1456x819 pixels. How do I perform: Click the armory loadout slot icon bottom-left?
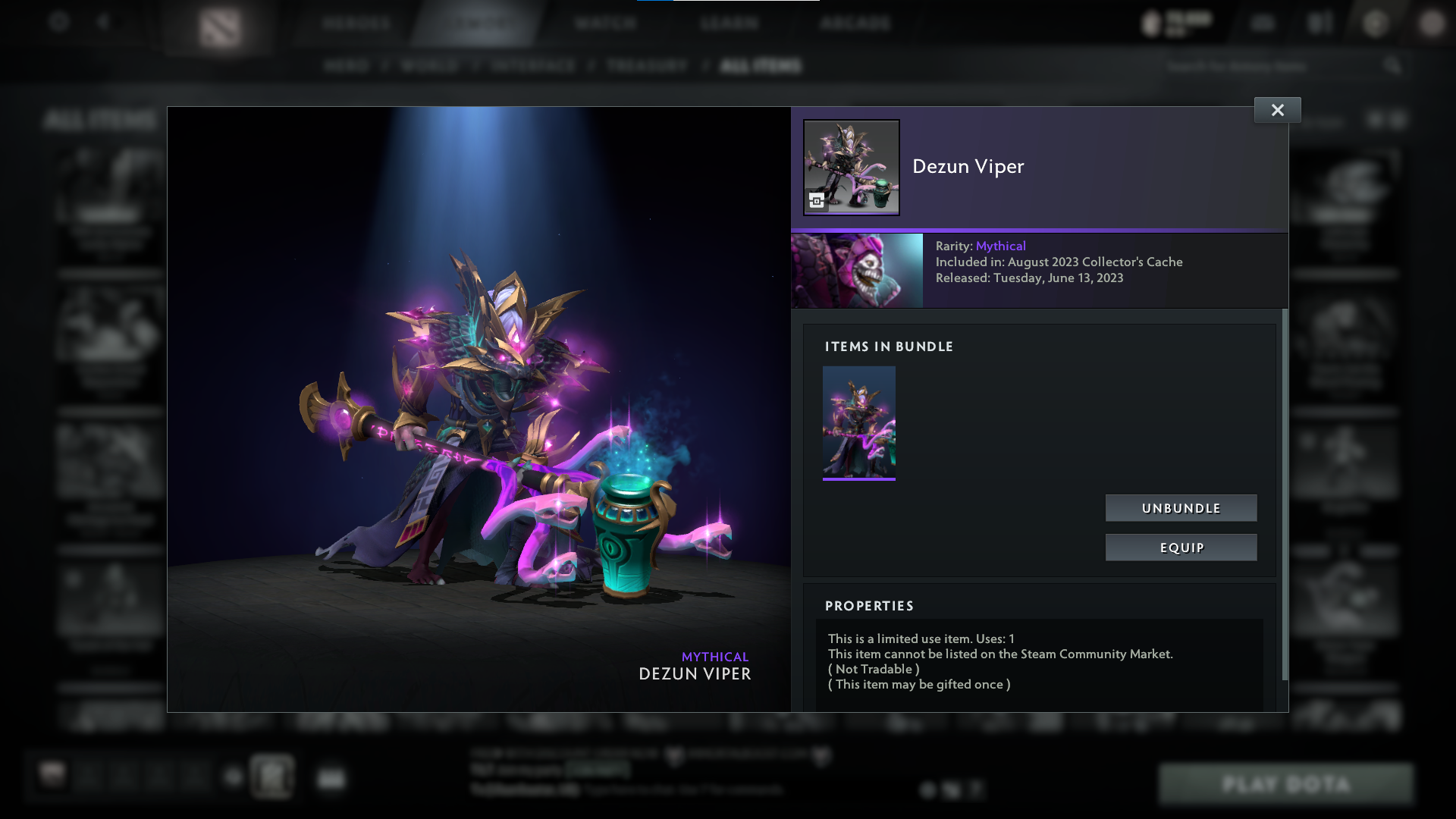(x=271, y=777)
